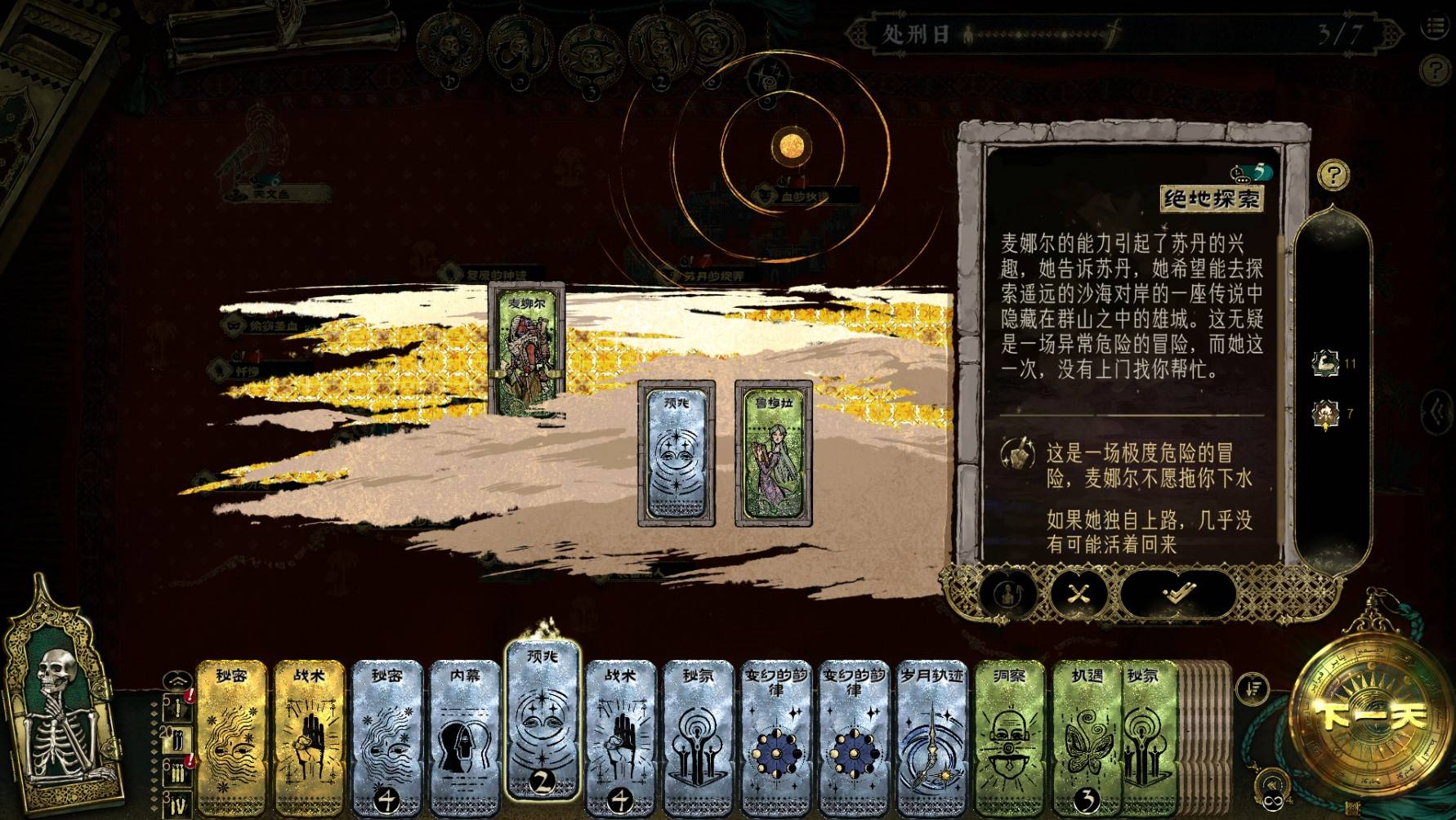Select the gold 战术 card in hand

pyautogui.click(x=310, y=735)
